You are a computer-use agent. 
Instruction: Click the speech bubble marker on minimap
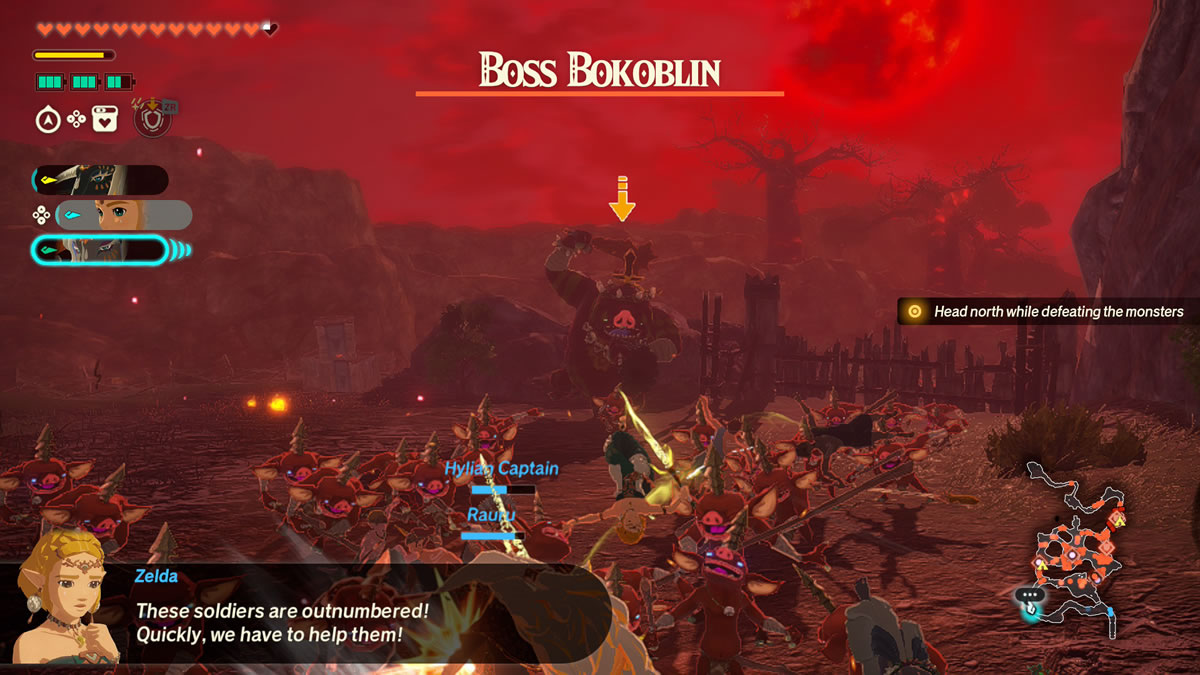coord(1029,595)
